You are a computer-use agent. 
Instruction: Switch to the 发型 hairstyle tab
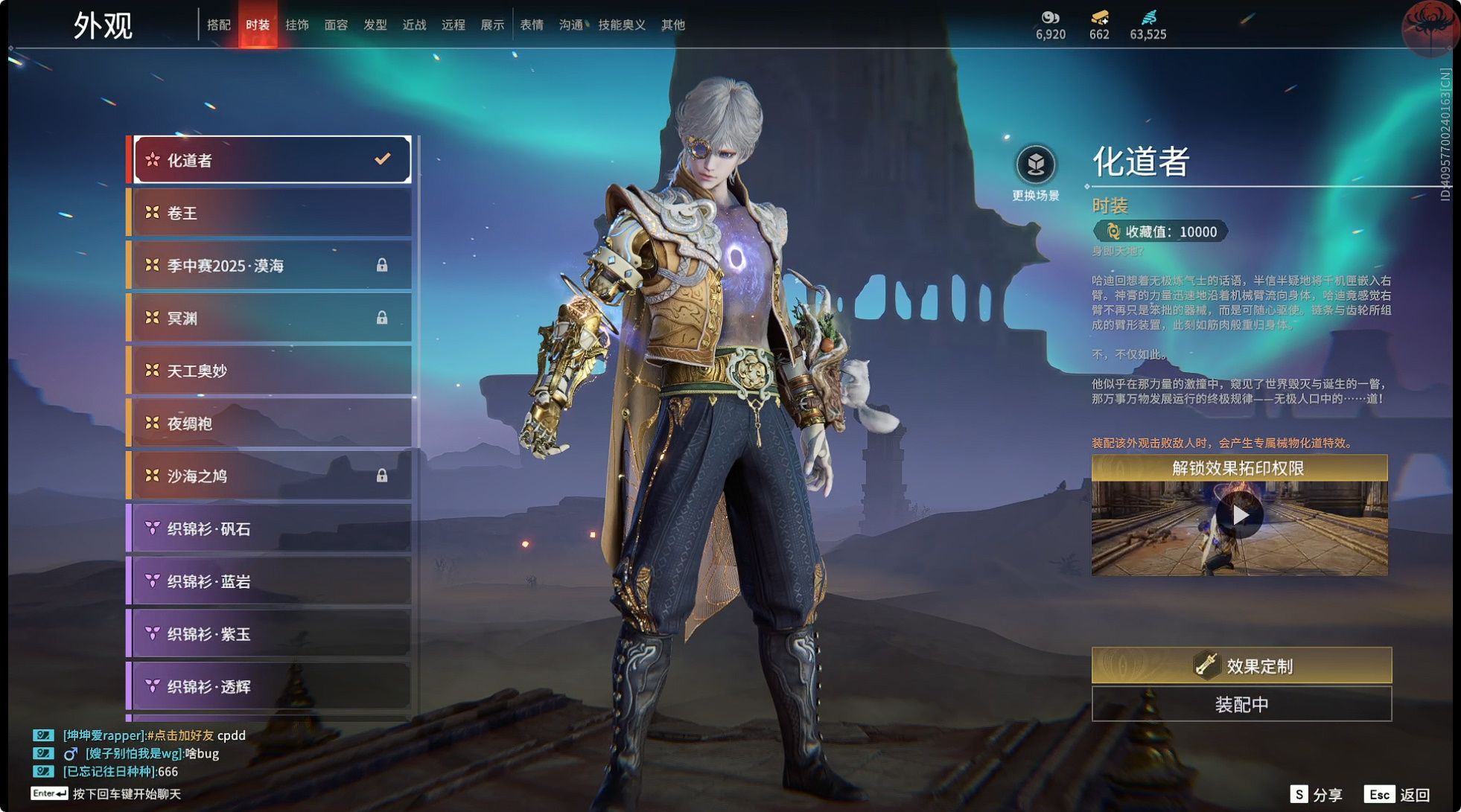tap(375, 25)
